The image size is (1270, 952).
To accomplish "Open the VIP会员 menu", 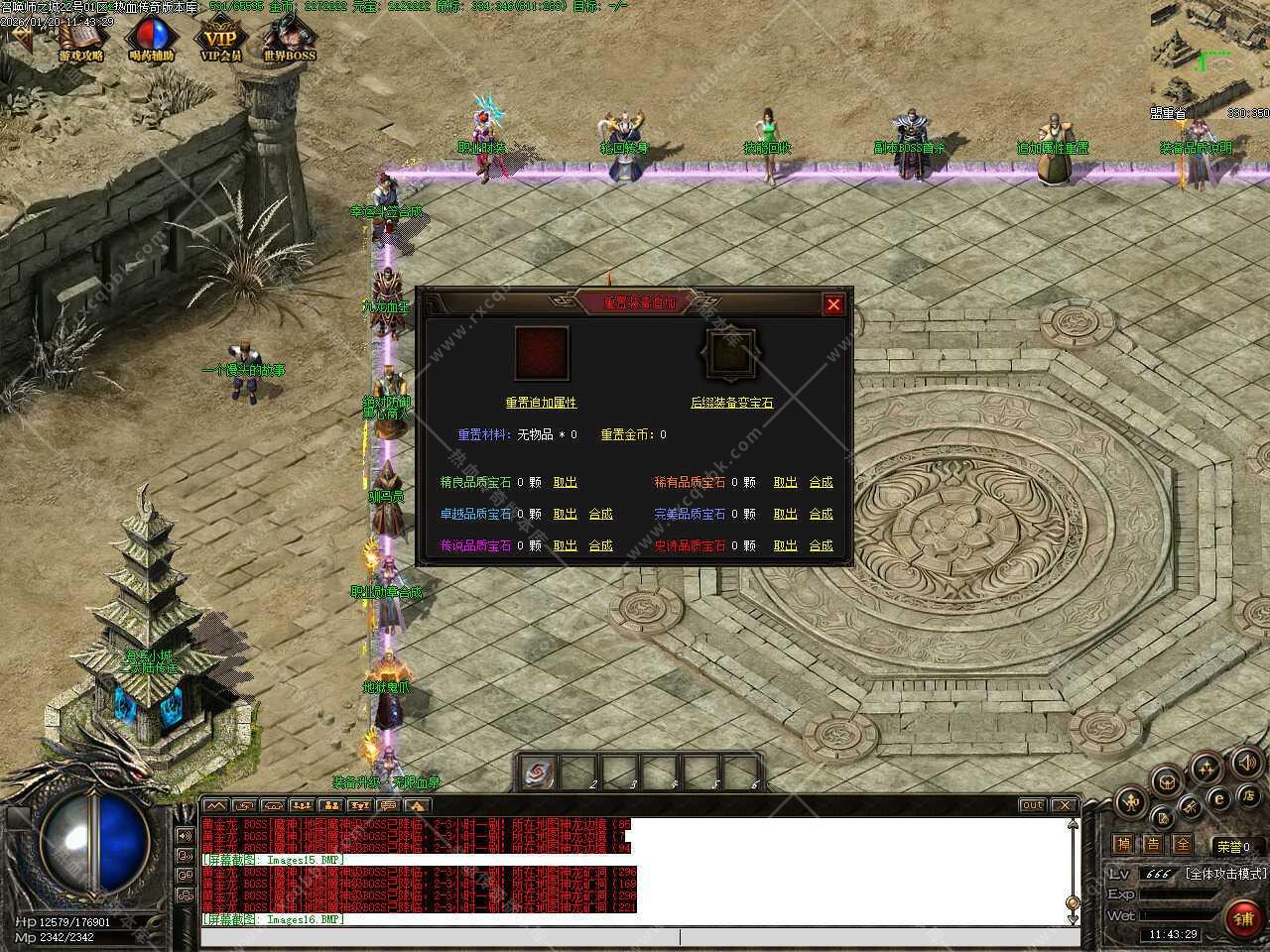I will coord(221,41).
